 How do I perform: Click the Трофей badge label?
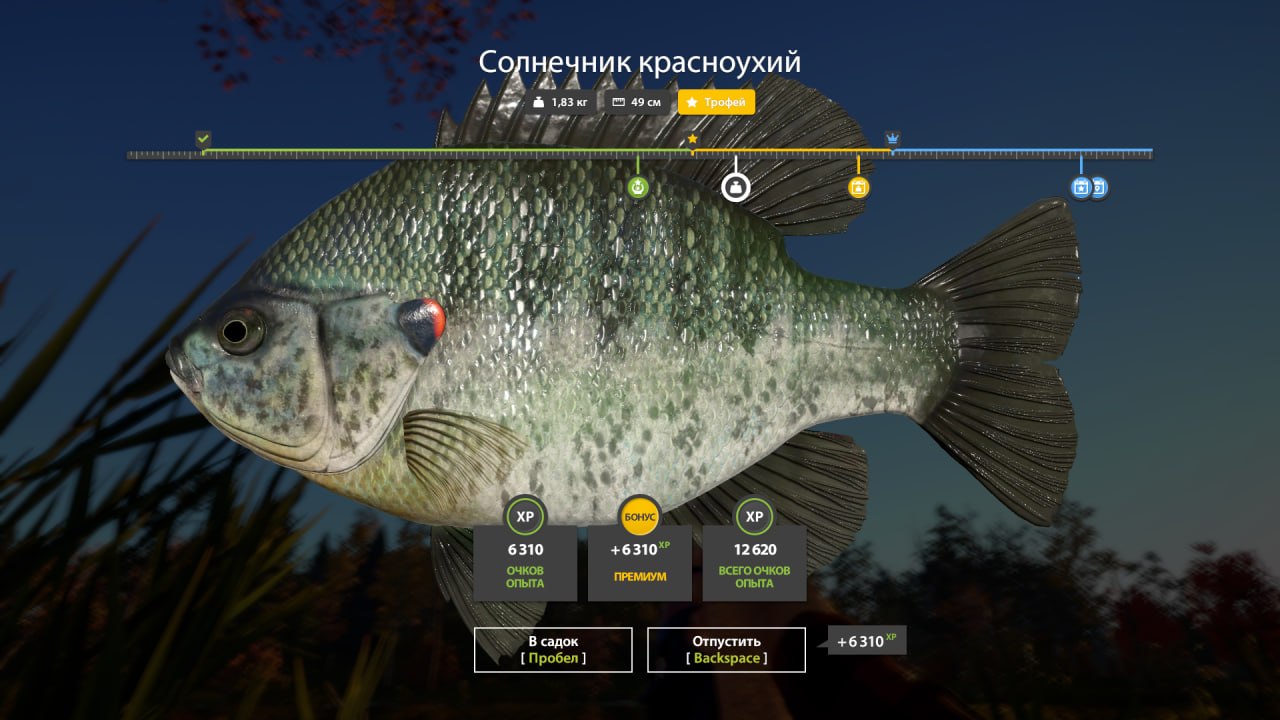click(727, 101)
